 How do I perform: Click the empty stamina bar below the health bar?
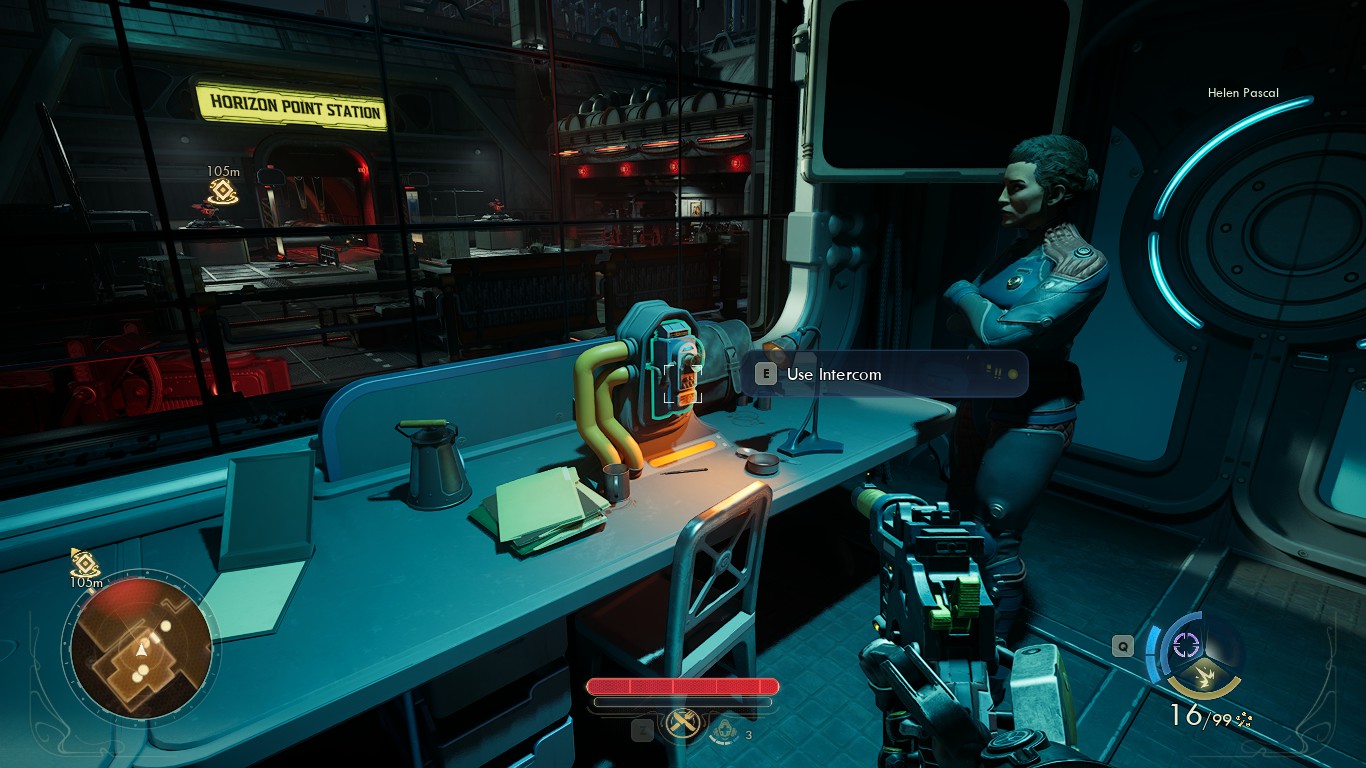tap(683, 702)
